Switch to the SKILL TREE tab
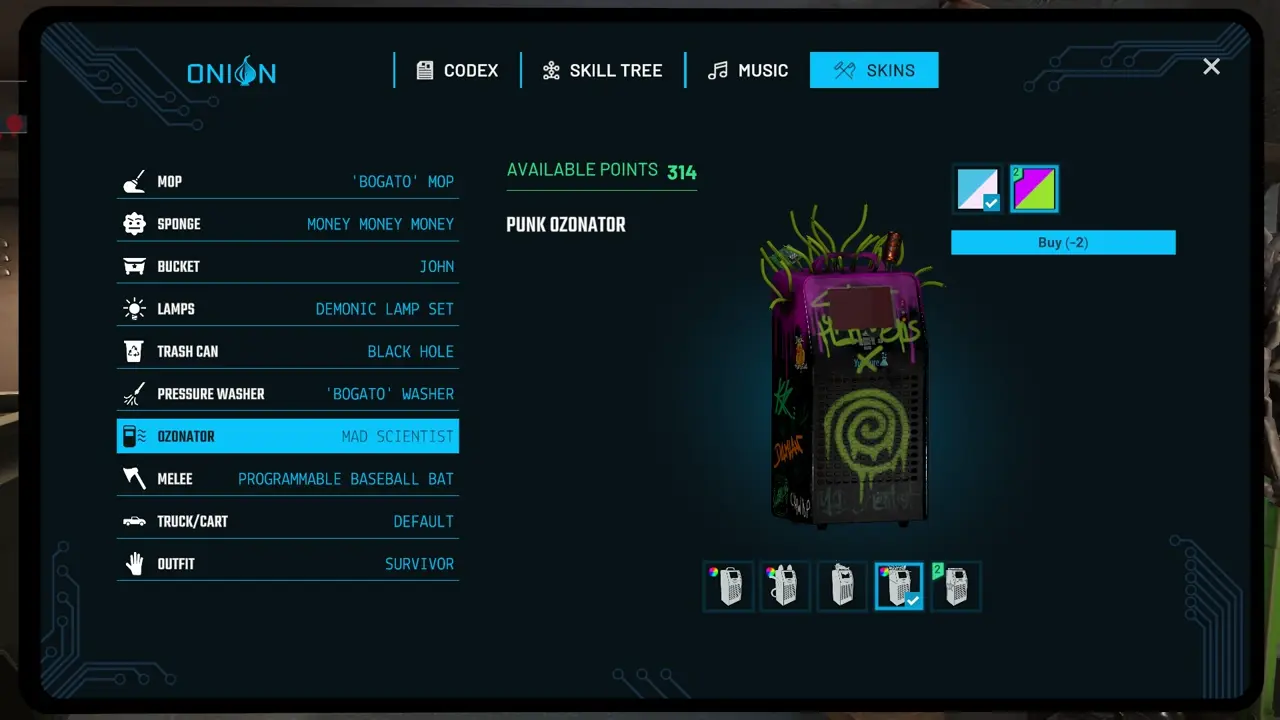Image resolution: width=1280 pixels, height=720 pixels. 602,70
